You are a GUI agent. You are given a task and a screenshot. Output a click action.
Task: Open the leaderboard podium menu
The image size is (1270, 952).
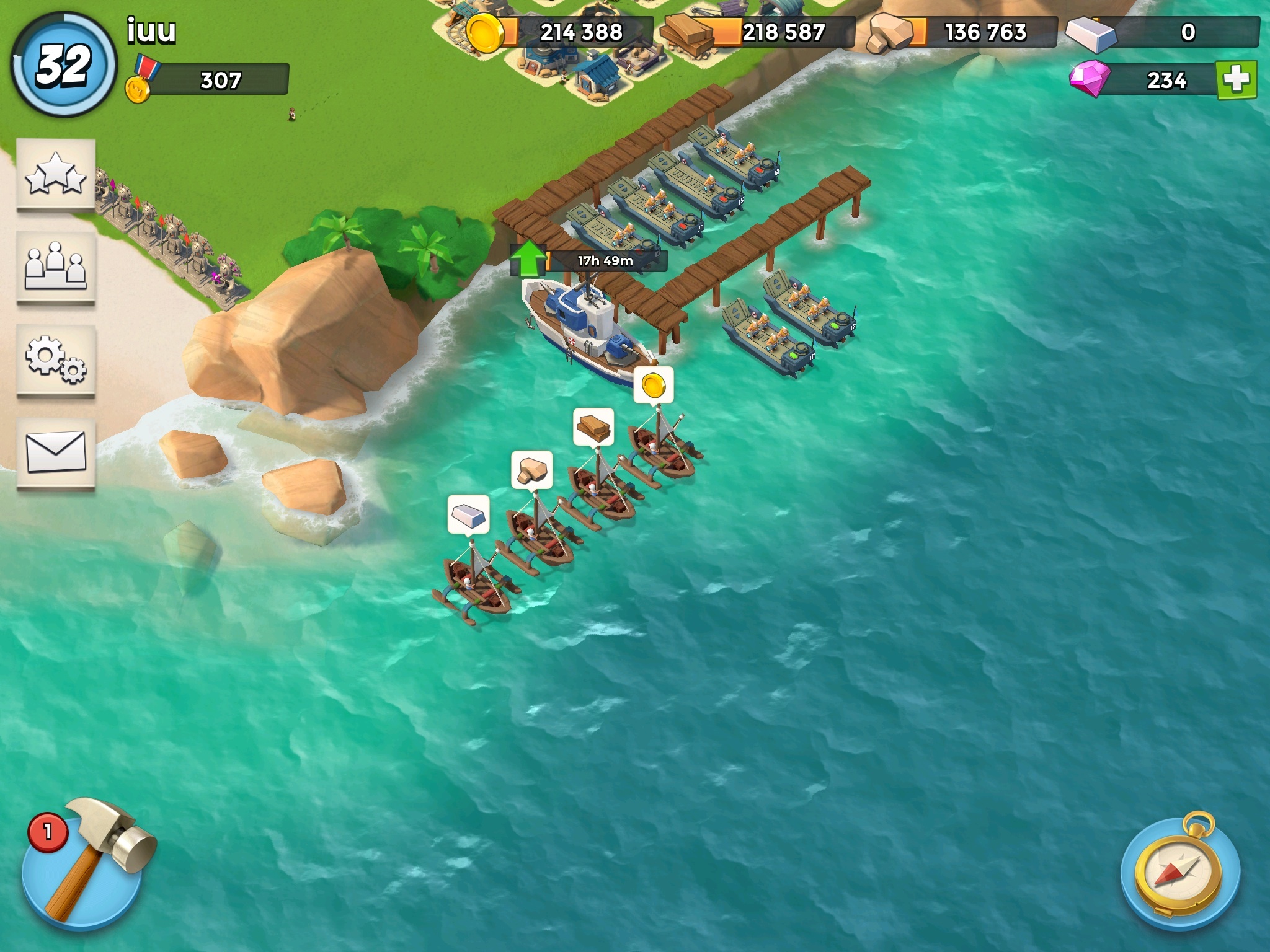(56, 267)
